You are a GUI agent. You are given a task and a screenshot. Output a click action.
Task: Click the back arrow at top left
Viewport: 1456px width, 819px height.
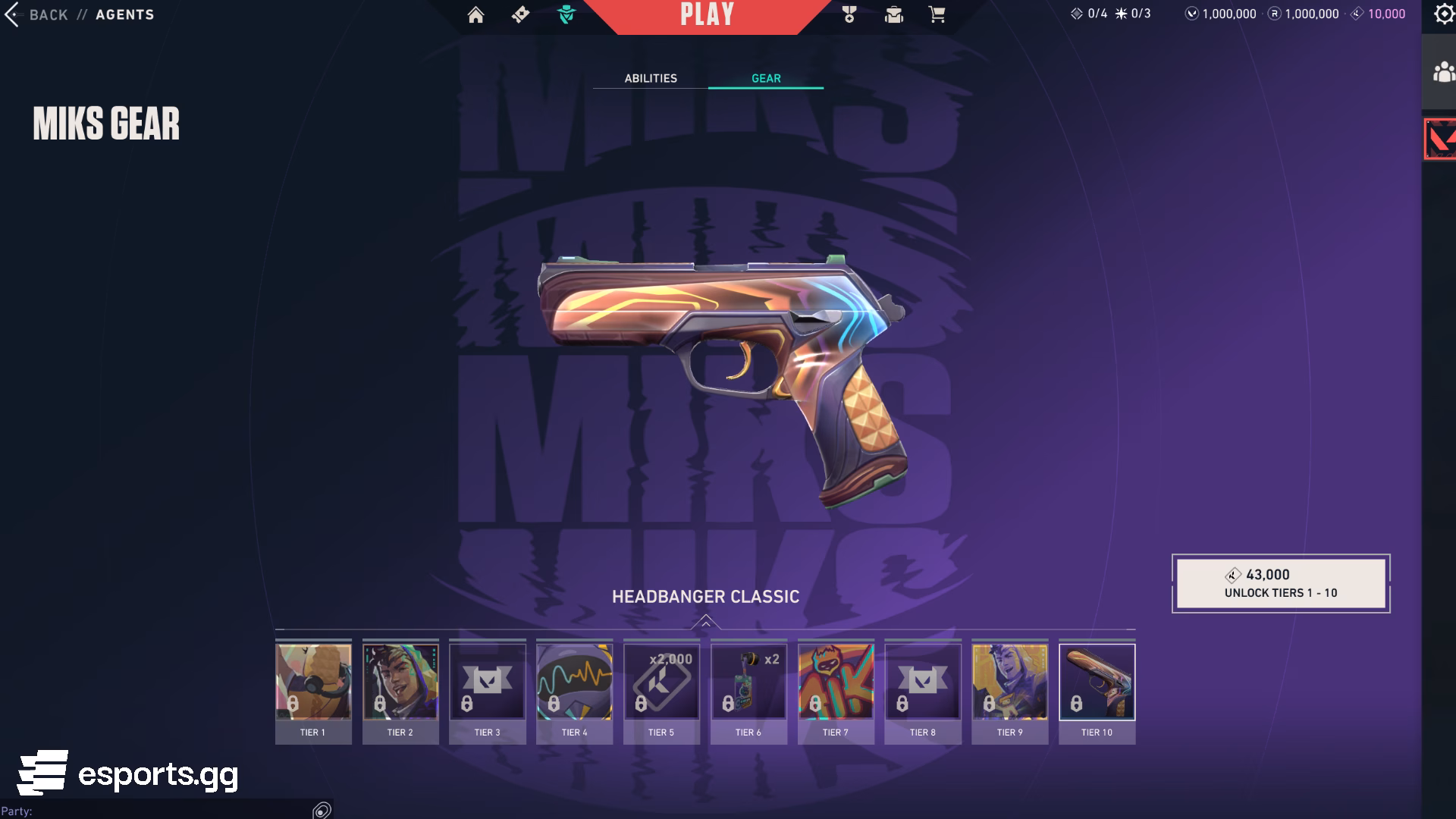coord(11,14)
